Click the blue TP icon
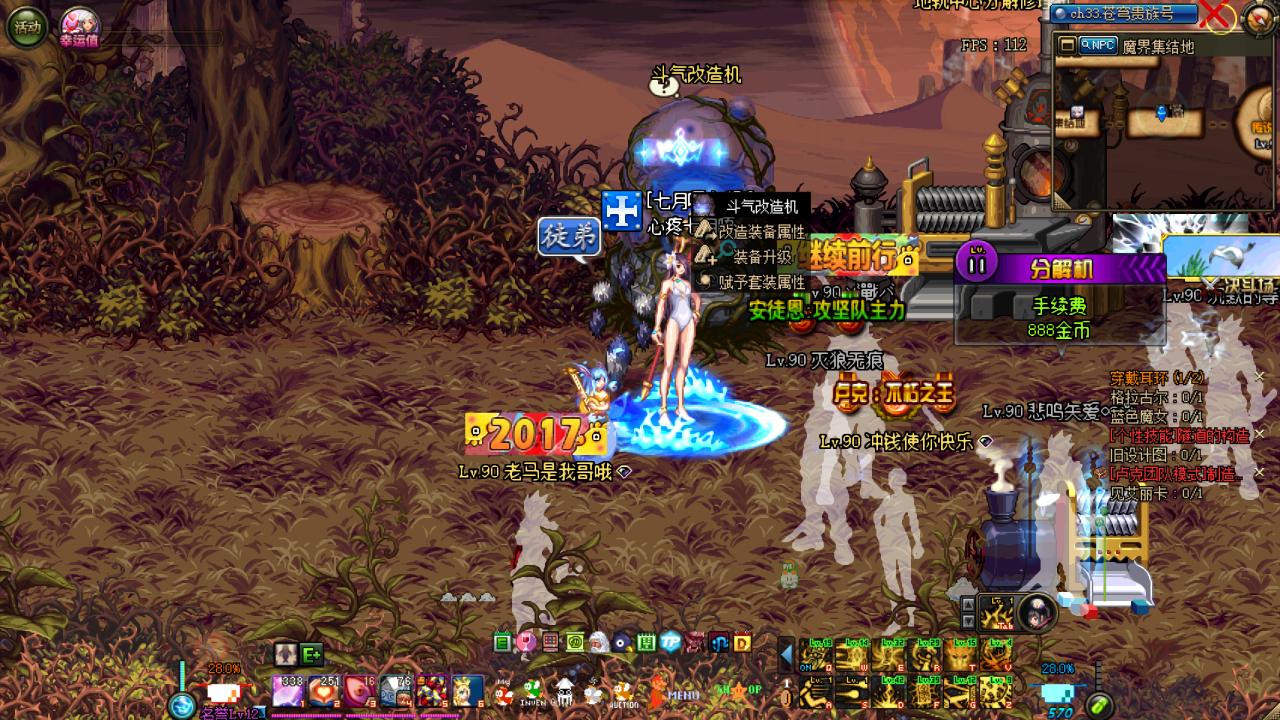 tap(670, 642)
